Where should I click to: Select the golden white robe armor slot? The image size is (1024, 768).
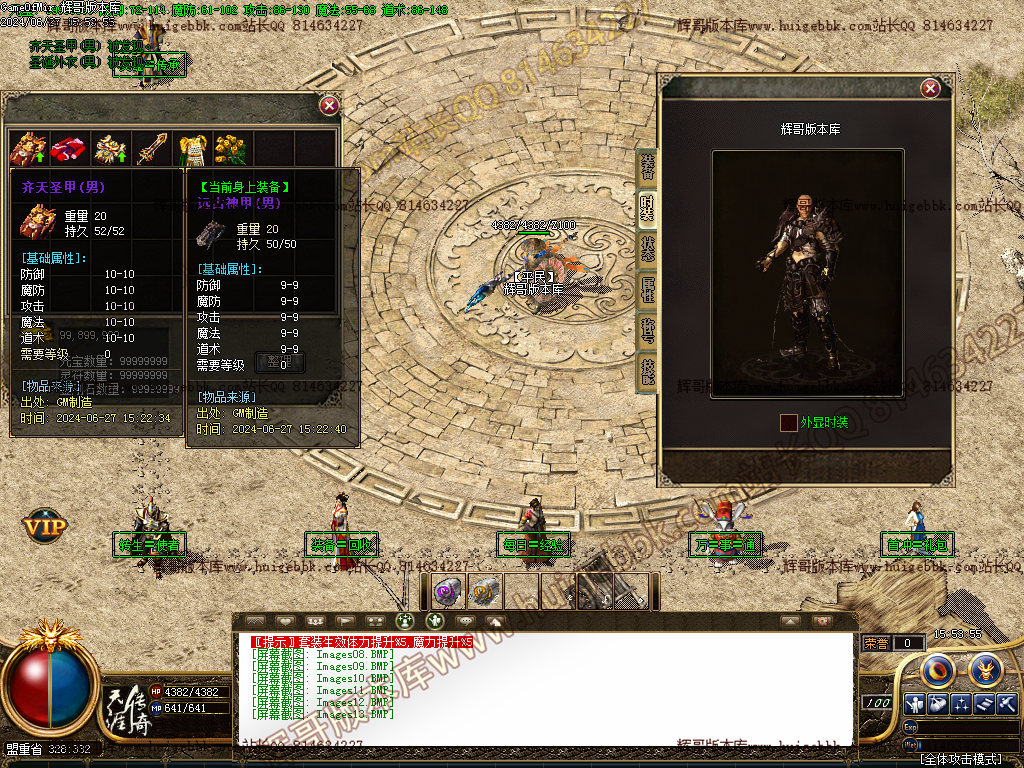(191, 150)
